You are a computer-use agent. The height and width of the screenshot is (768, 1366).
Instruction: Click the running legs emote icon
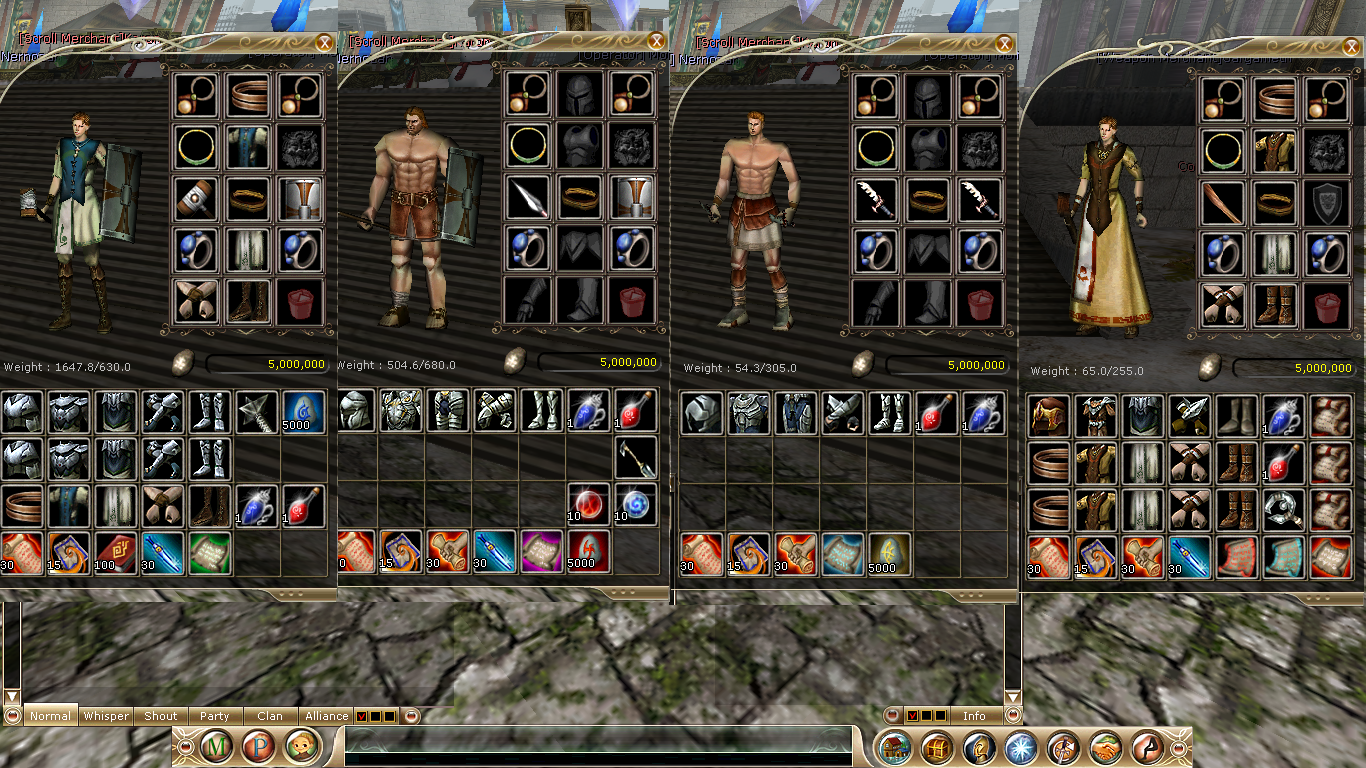pyautogui.click(x=1145, y=747)
